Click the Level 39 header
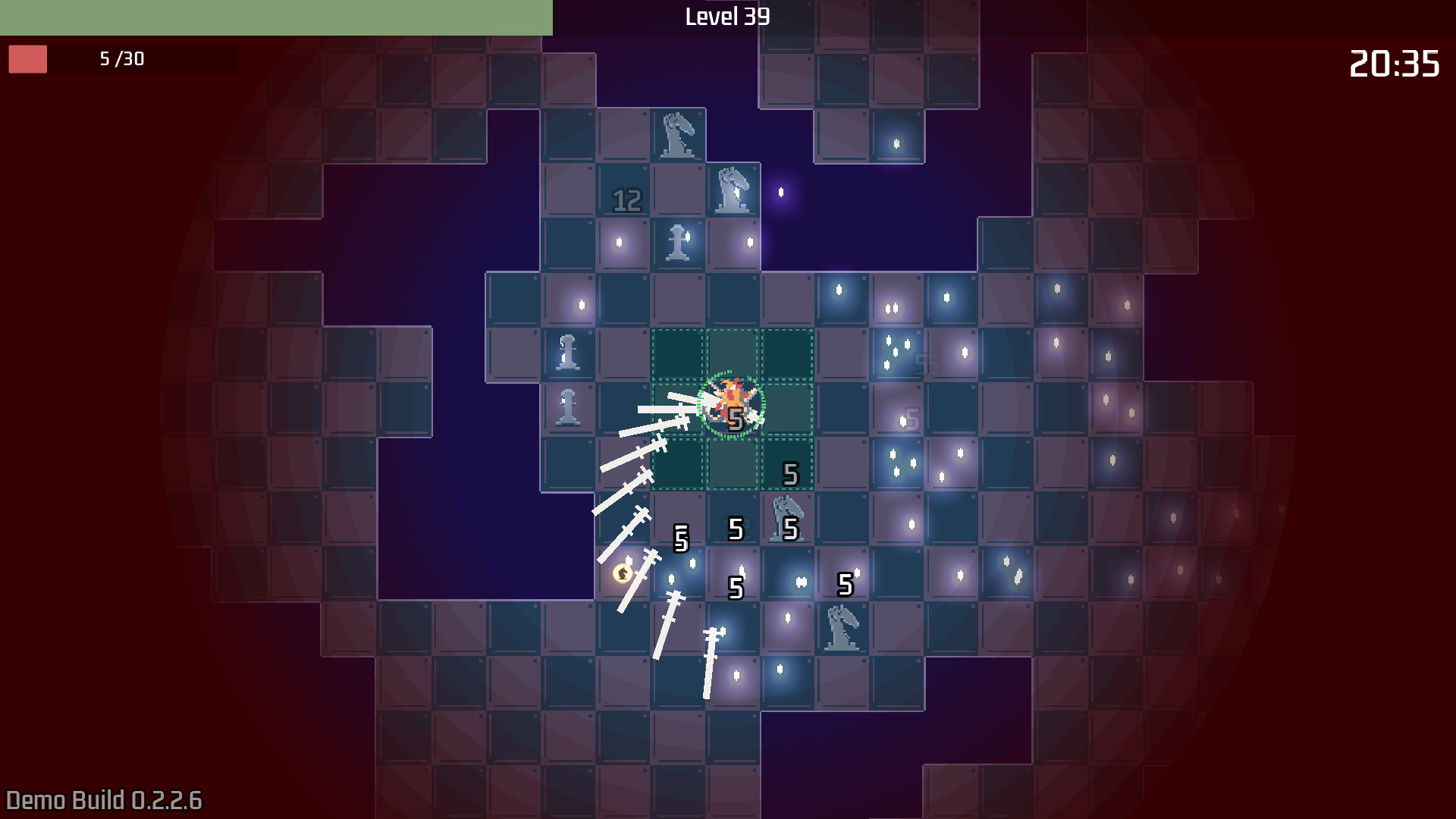1456x819 pixels. click(726, 17)
